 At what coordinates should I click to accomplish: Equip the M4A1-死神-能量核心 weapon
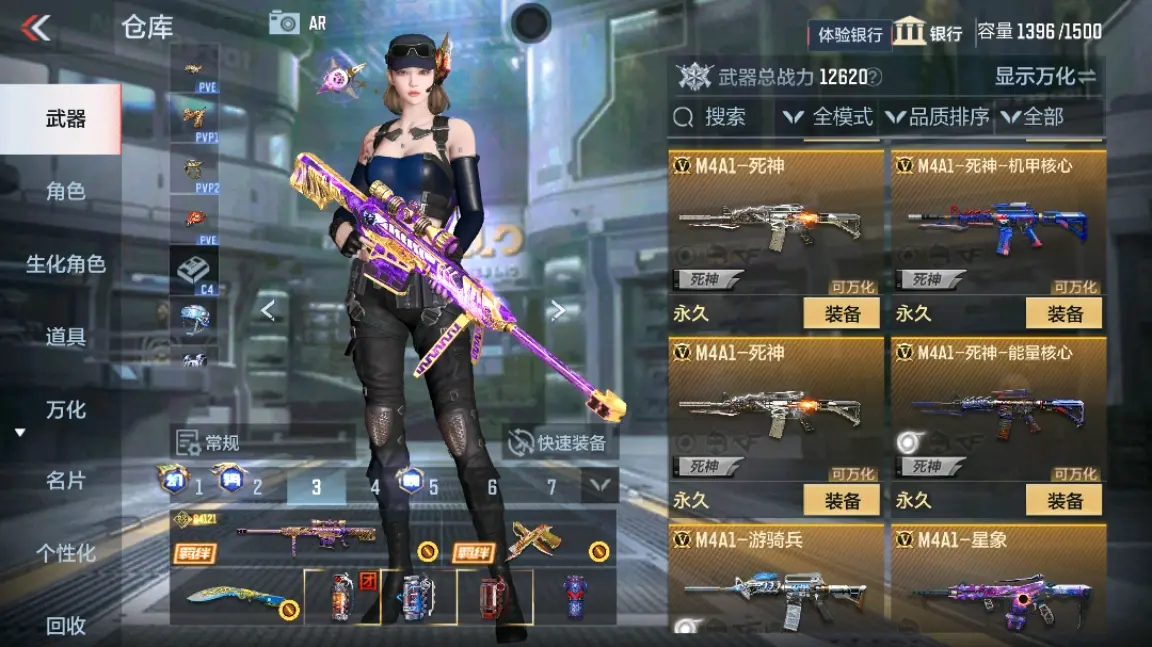coord(1064,500)
